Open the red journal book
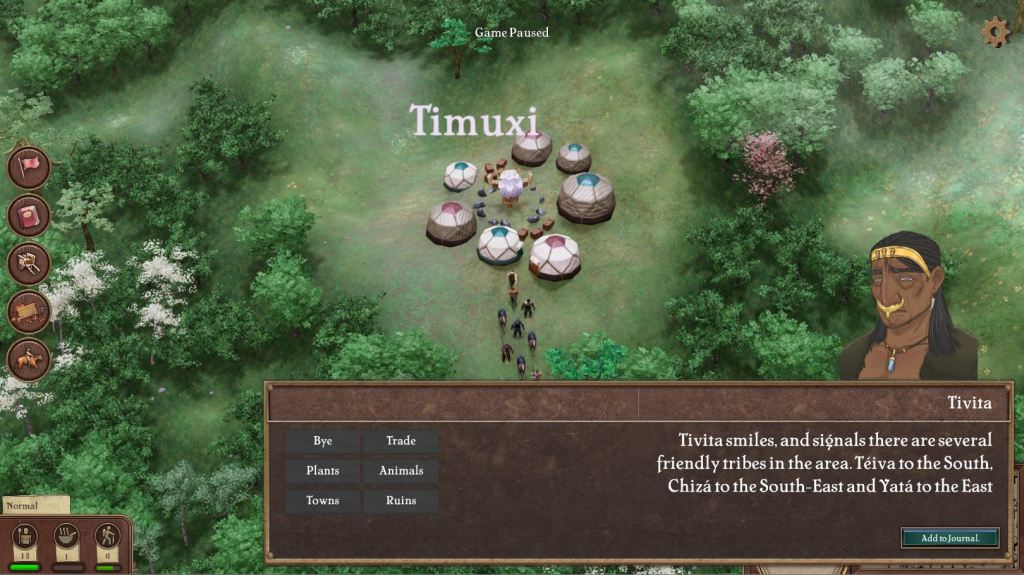 click(29, 215)
